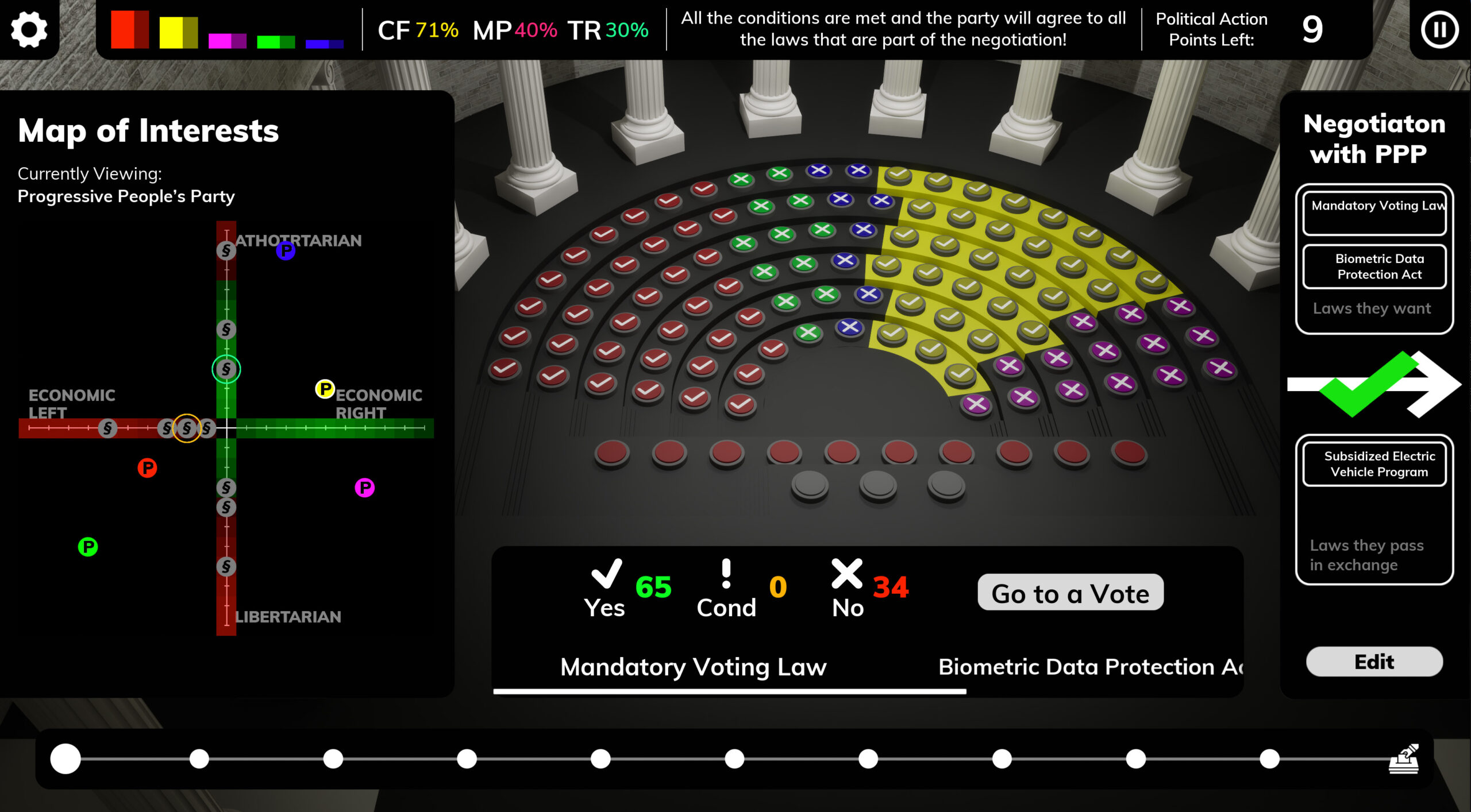The height and width of the screenshot is (812, 1471).
Task: Select the Mandatory Voting Law card
Action: coord(1374,213)
